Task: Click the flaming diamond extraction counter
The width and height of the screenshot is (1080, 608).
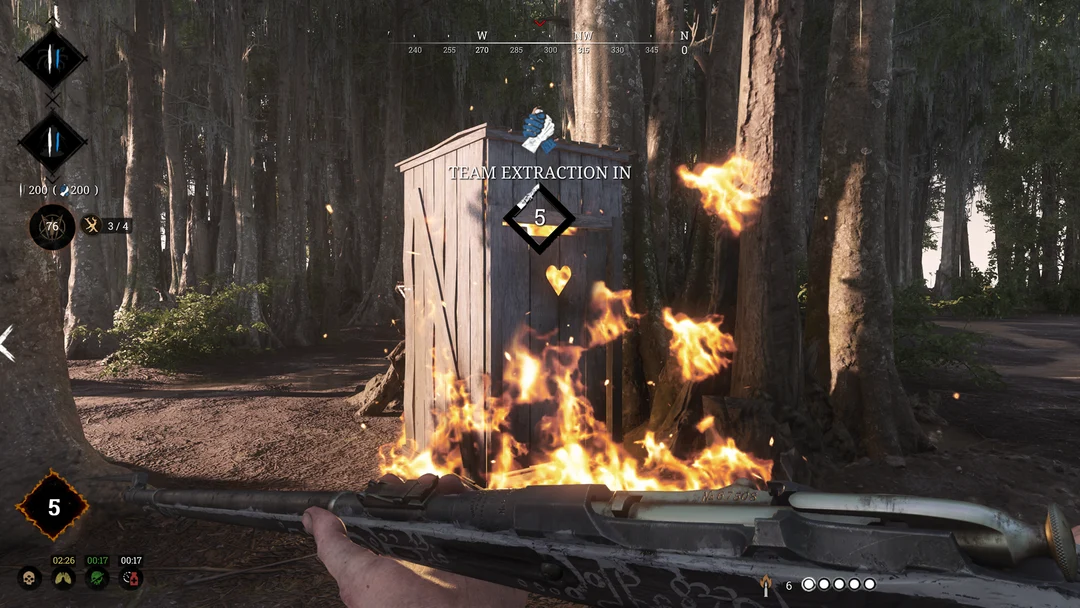Action: [53, 507]
